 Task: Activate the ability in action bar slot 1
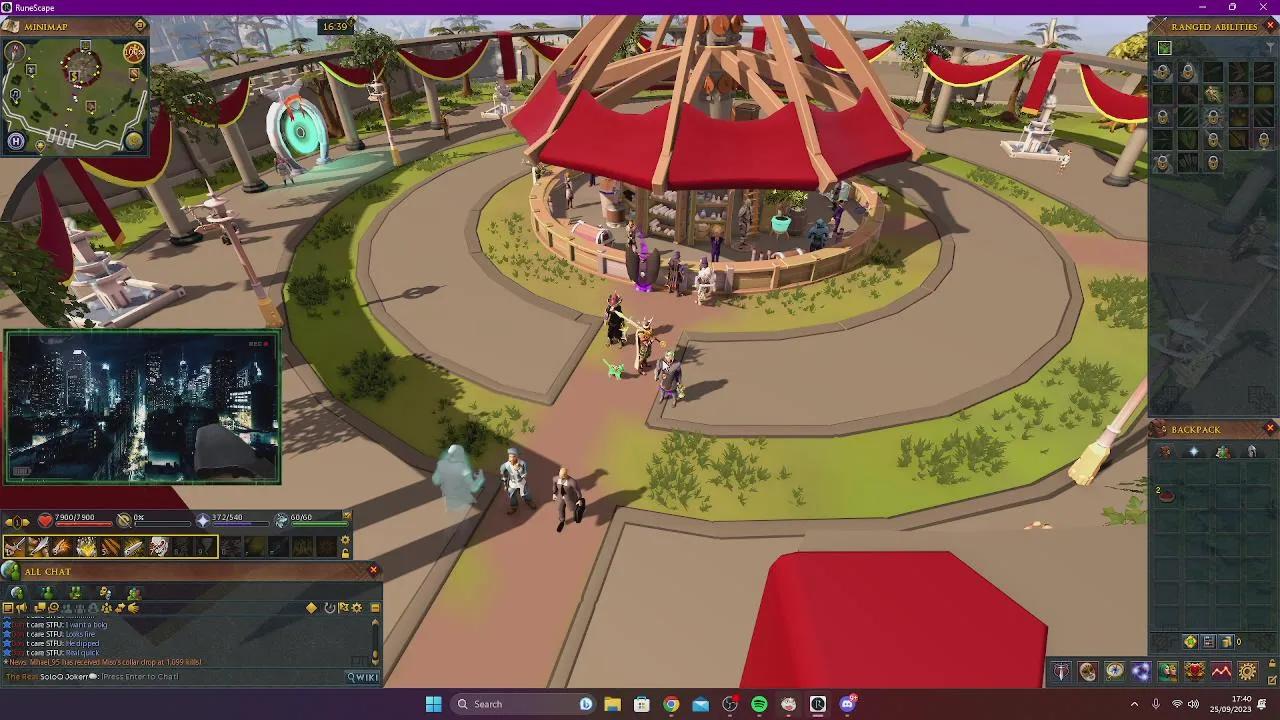[13, 545]
